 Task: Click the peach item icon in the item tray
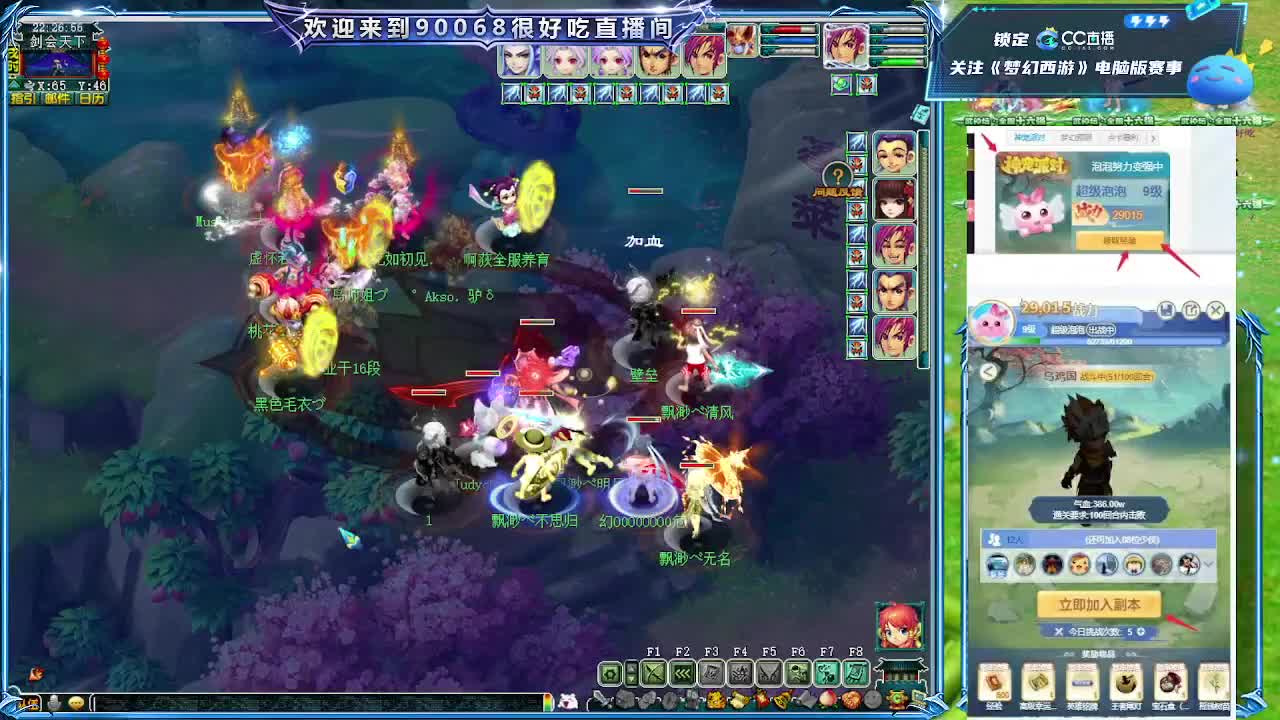coord(826,699)
